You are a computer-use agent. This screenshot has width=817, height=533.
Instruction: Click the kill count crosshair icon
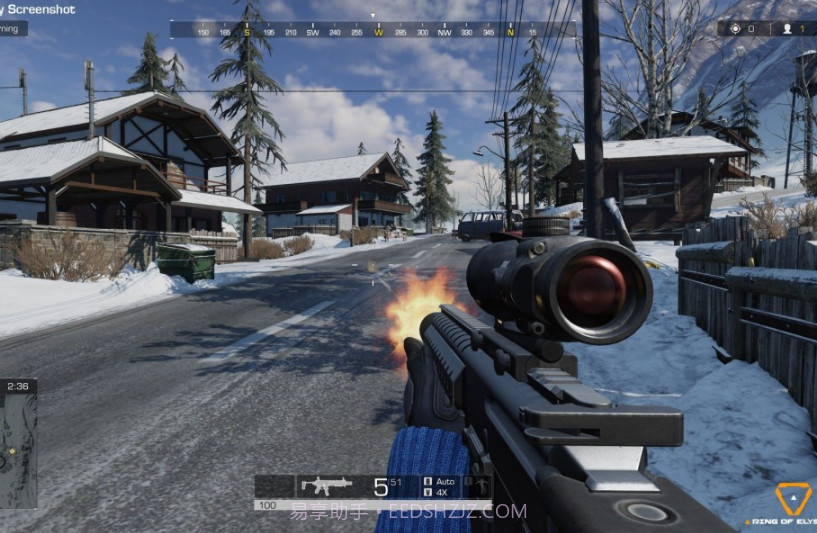pos(736,29)
